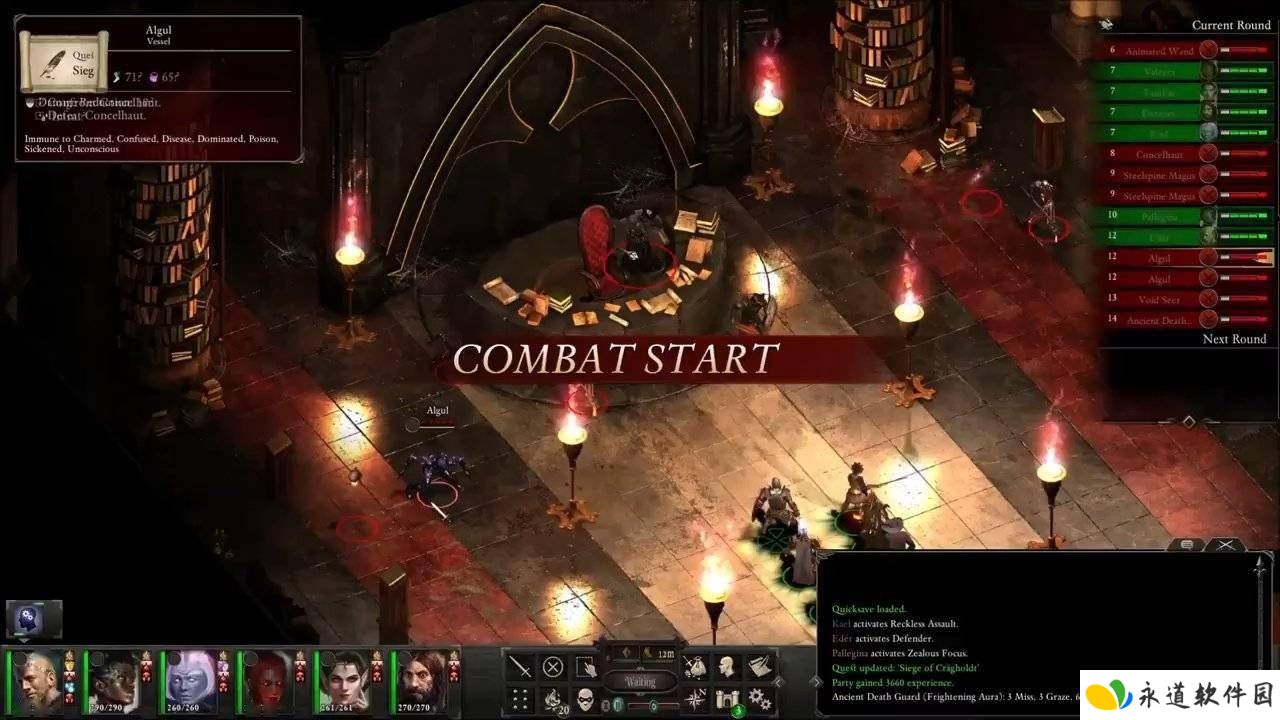Image resolution: width=1280 pixels, height=720 pixels.
Task: Open the character sheet head icon
Action: [727, 667]
